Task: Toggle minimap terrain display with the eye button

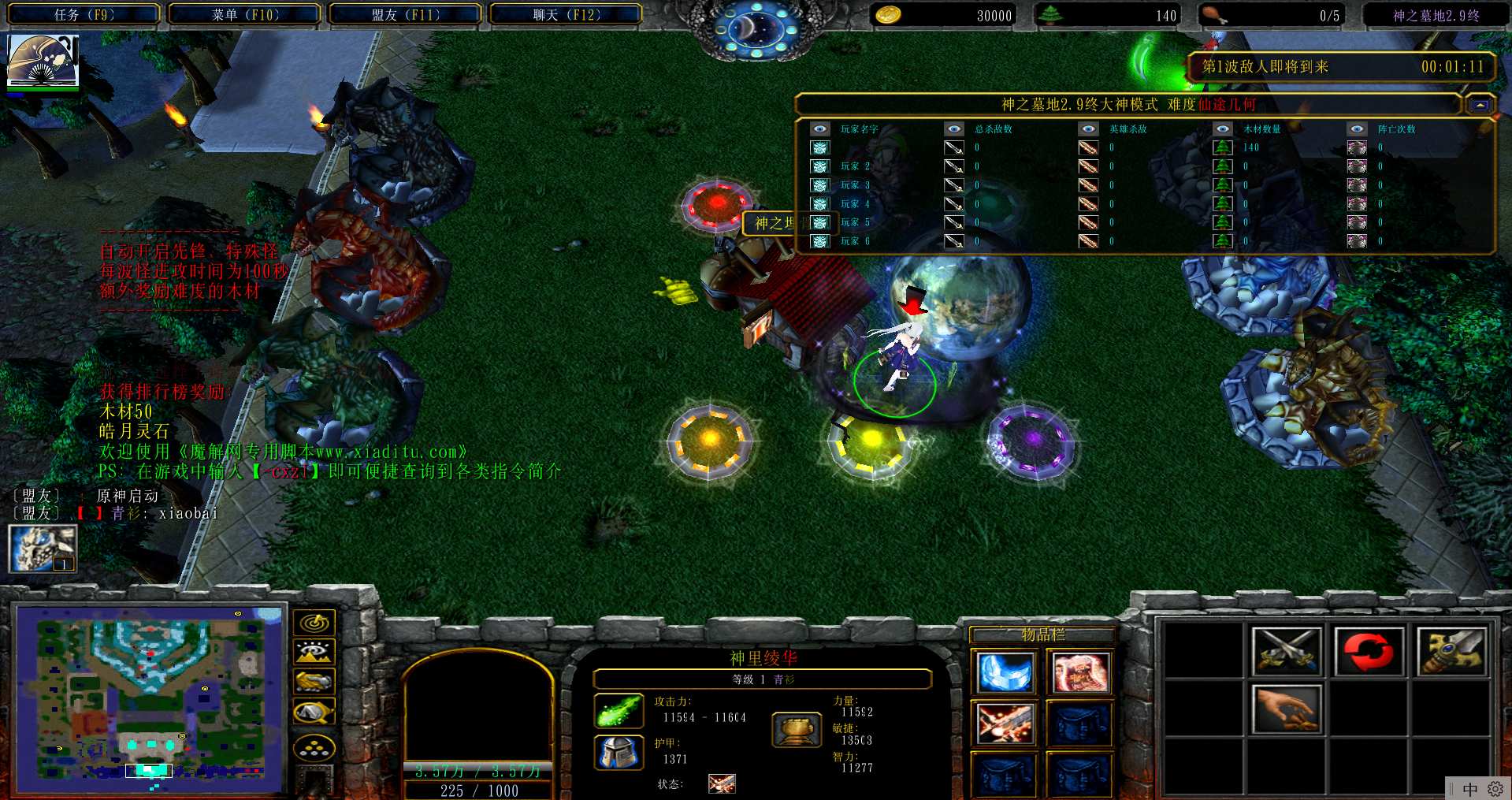Action: [x=314, y=652]
